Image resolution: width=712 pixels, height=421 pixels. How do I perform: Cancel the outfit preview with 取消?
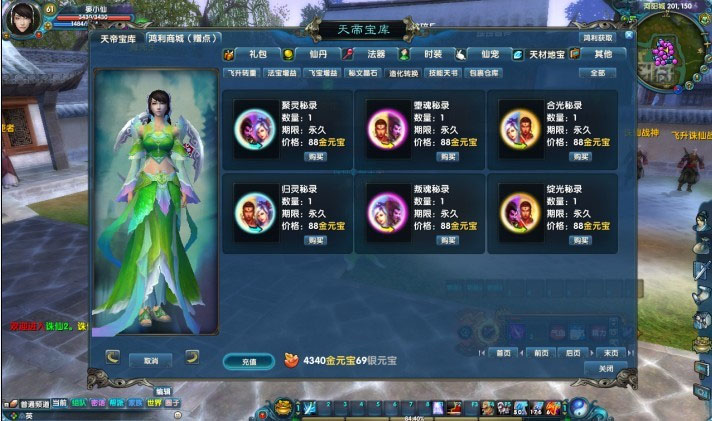pyautogui.click(x=152, y=360)
